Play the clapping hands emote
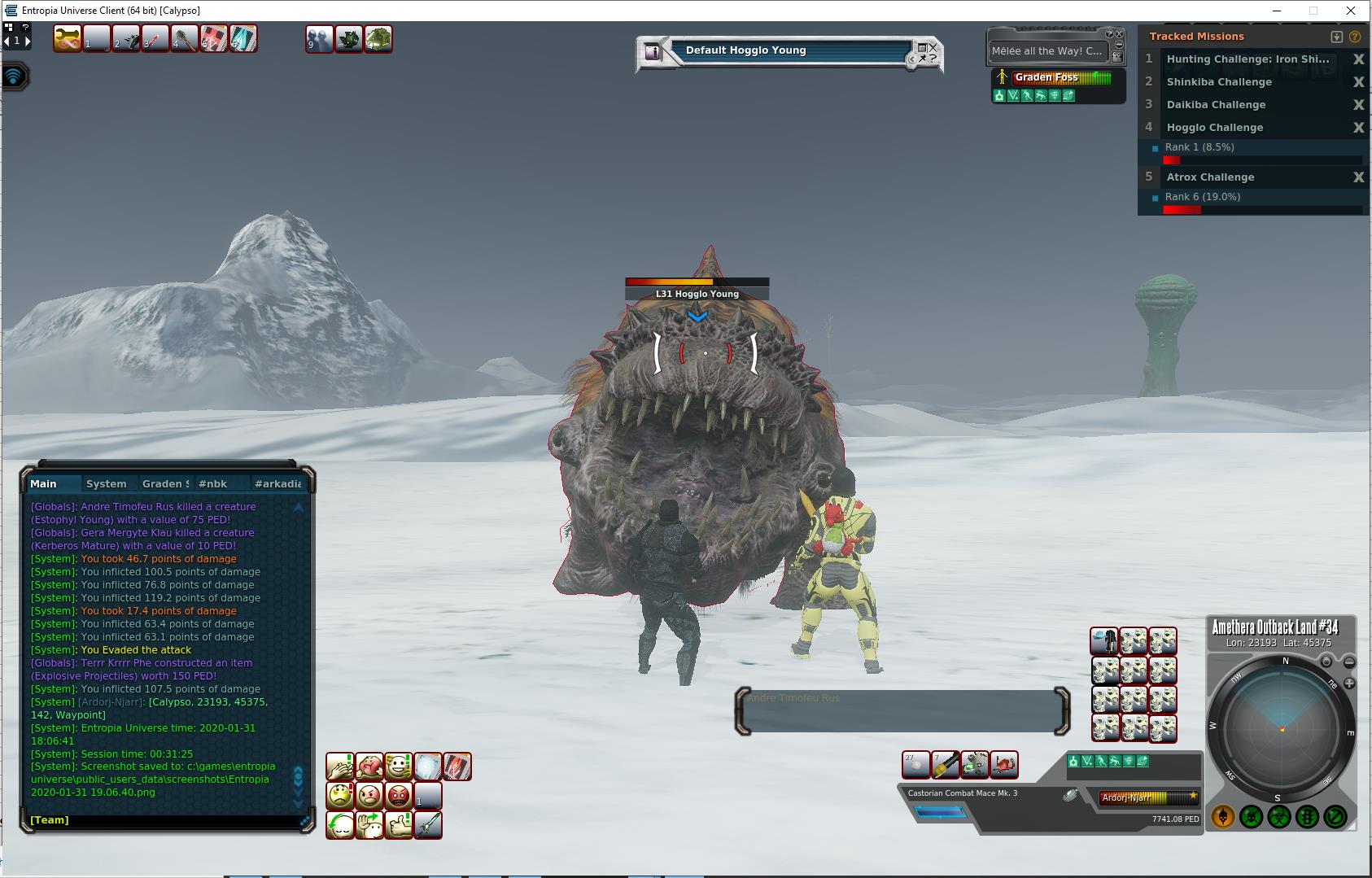The image size is (1372, 878). [x=340, y=766]
